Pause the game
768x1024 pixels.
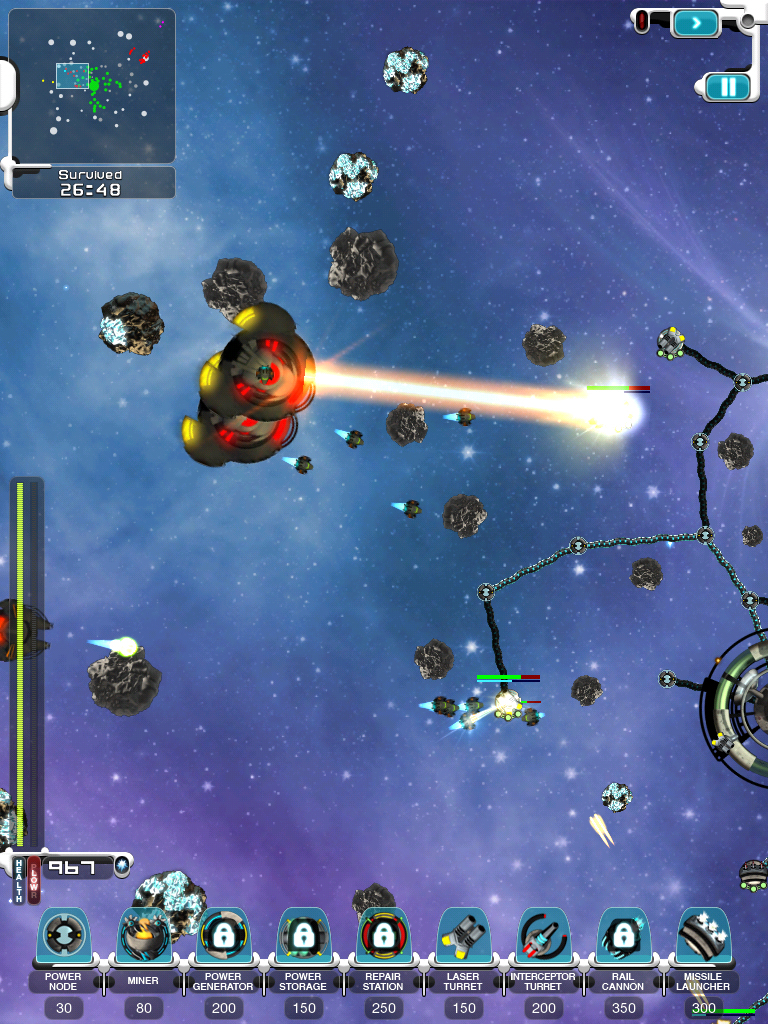tap(727, 87)
